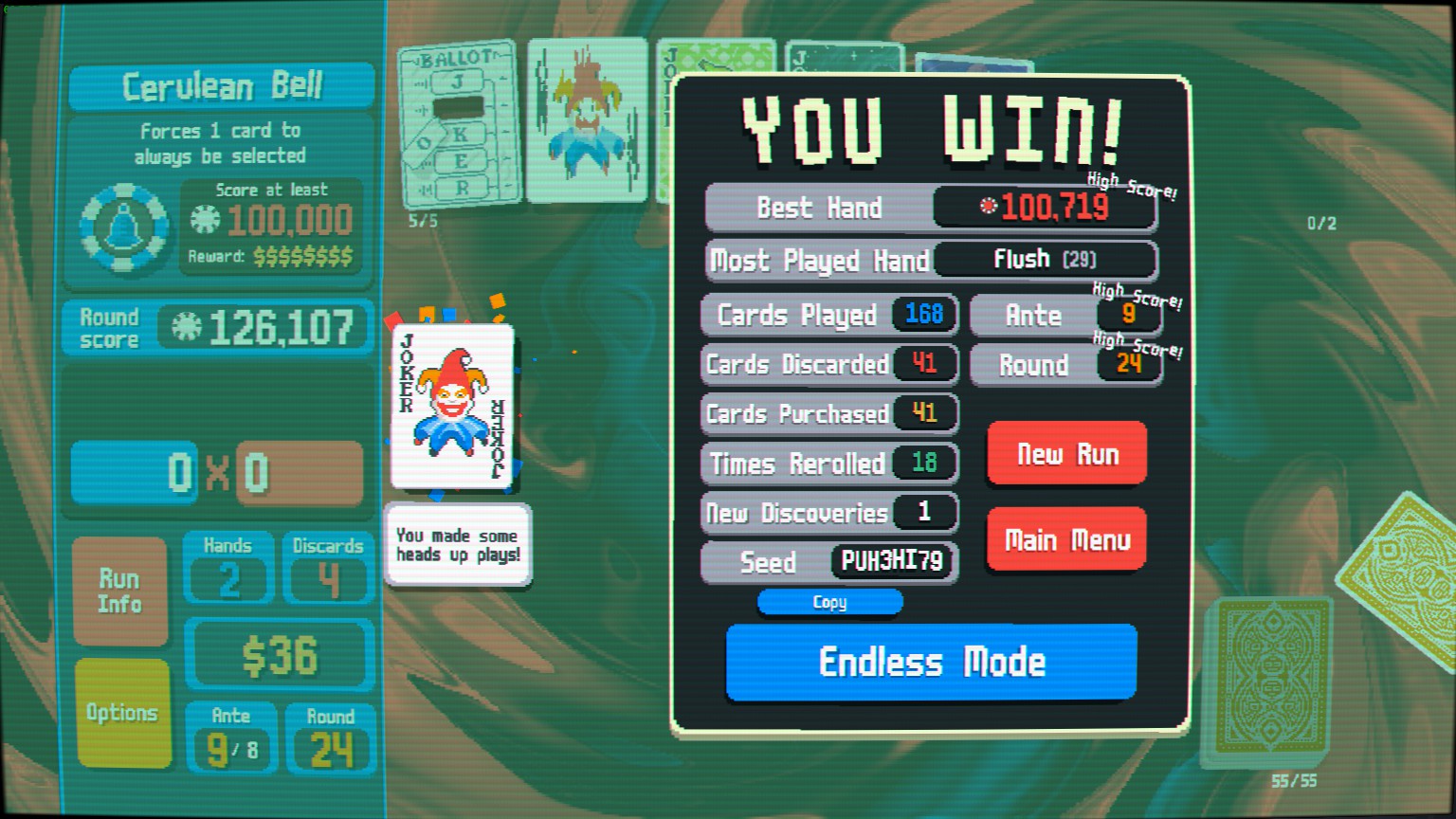The height and width of the screenshot is (819, 1456).
Task: Select the Ballot joker card
Action: click(460, 123)
